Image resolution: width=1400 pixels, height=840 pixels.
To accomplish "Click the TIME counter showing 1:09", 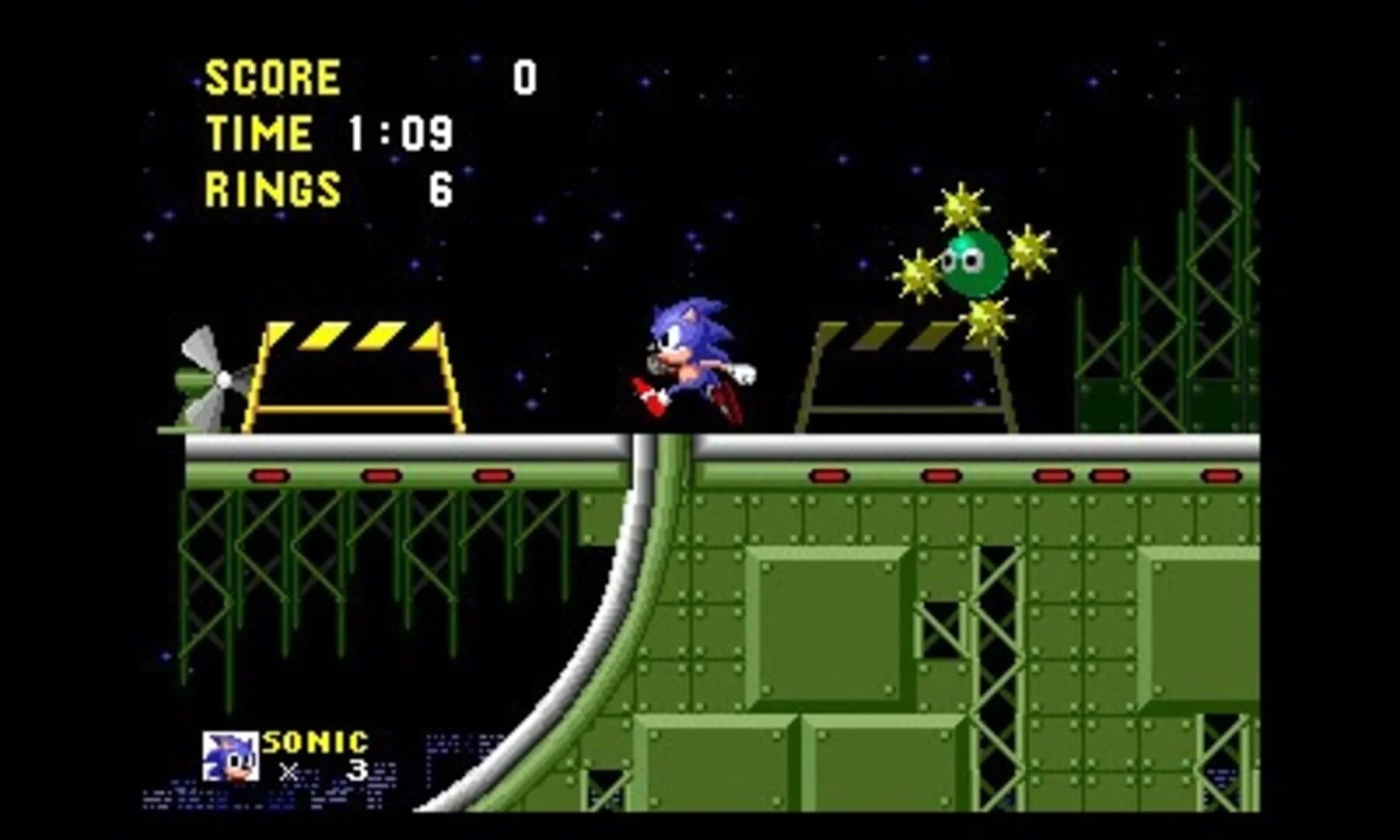I will click(x=401, y=132).
